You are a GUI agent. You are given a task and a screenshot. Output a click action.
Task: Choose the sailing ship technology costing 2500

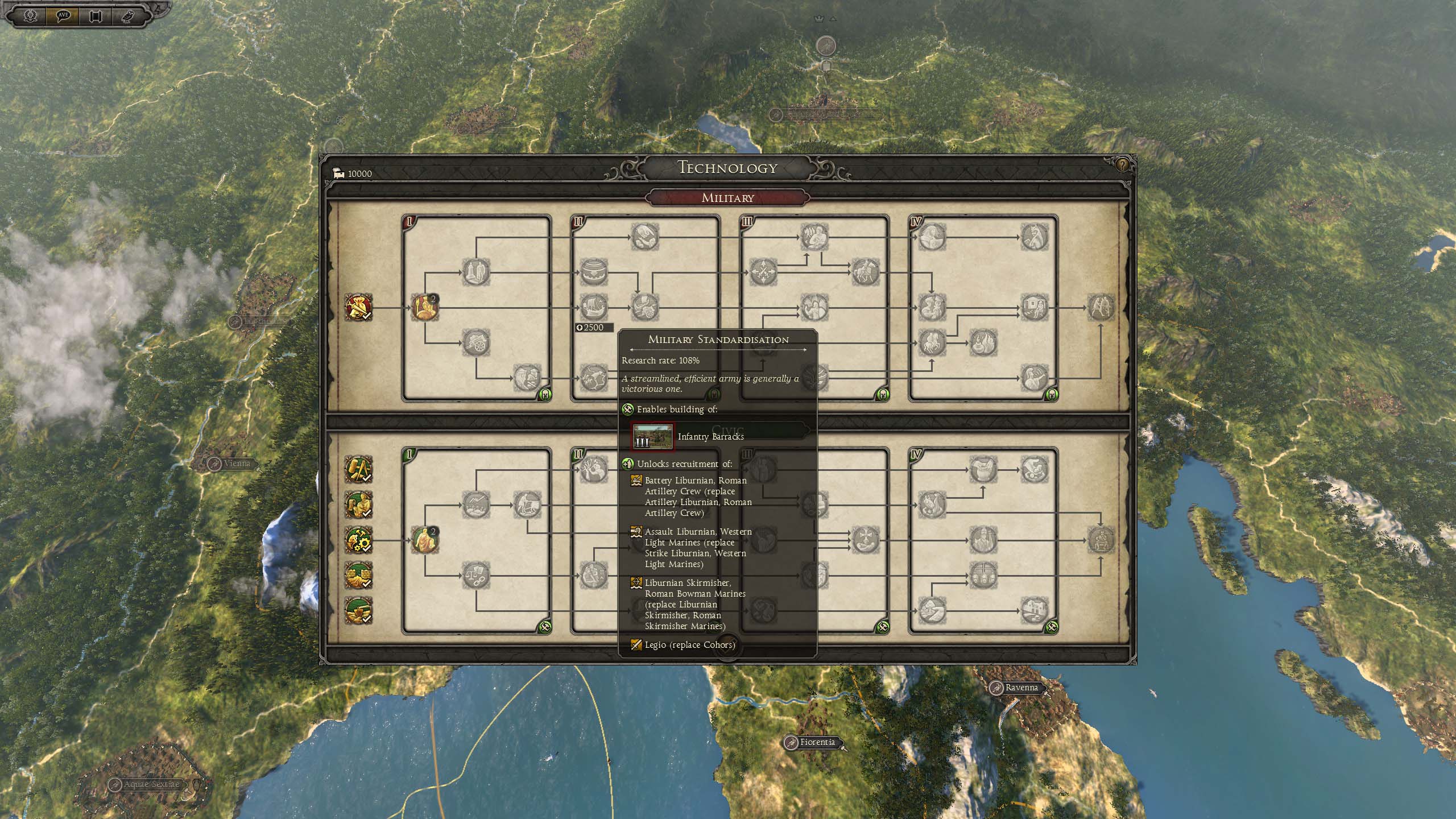coord(593,308)
